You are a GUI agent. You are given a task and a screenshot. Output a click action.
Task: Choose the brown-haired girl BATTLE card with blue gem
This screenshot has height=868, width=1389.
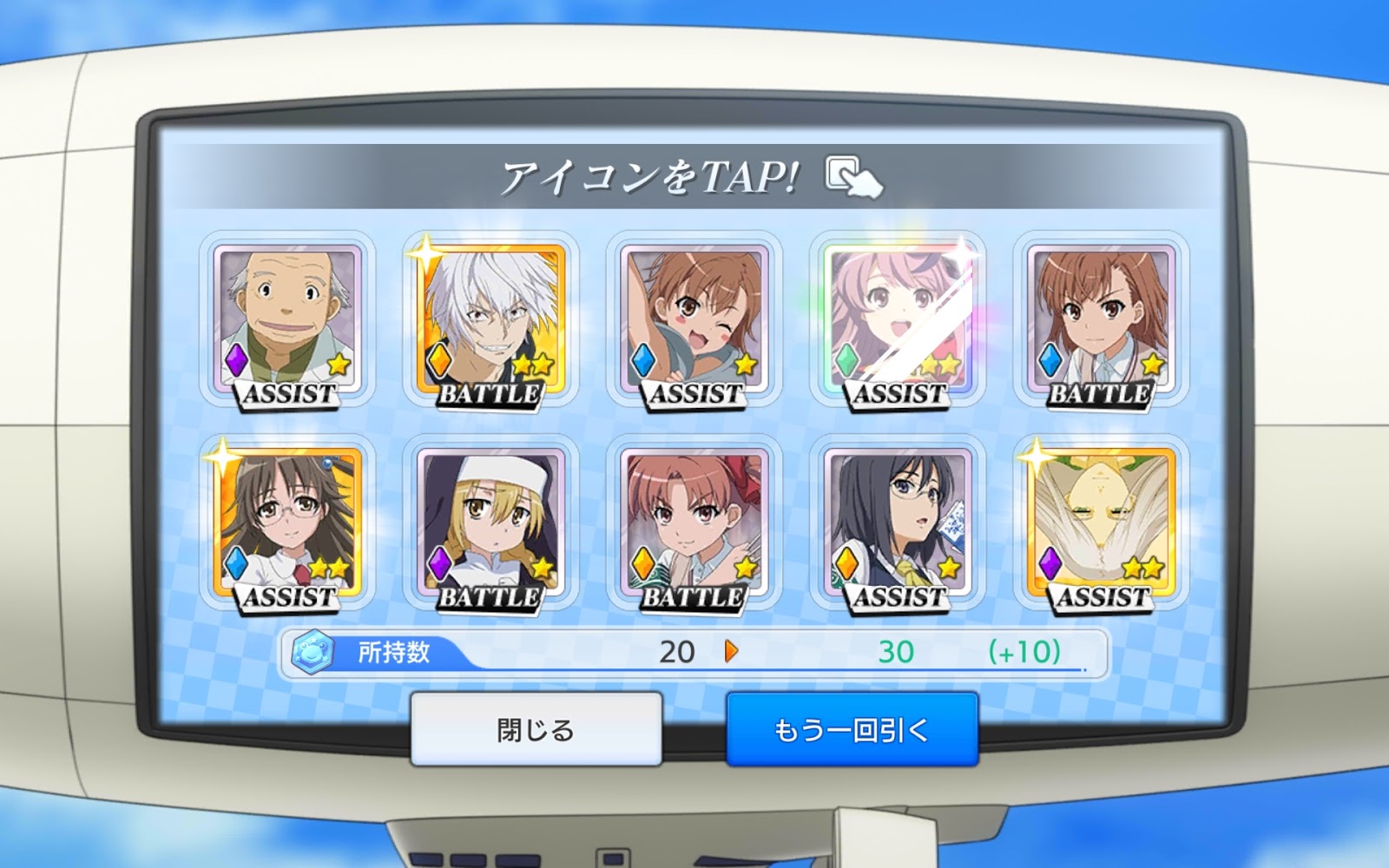[1101, 319]
